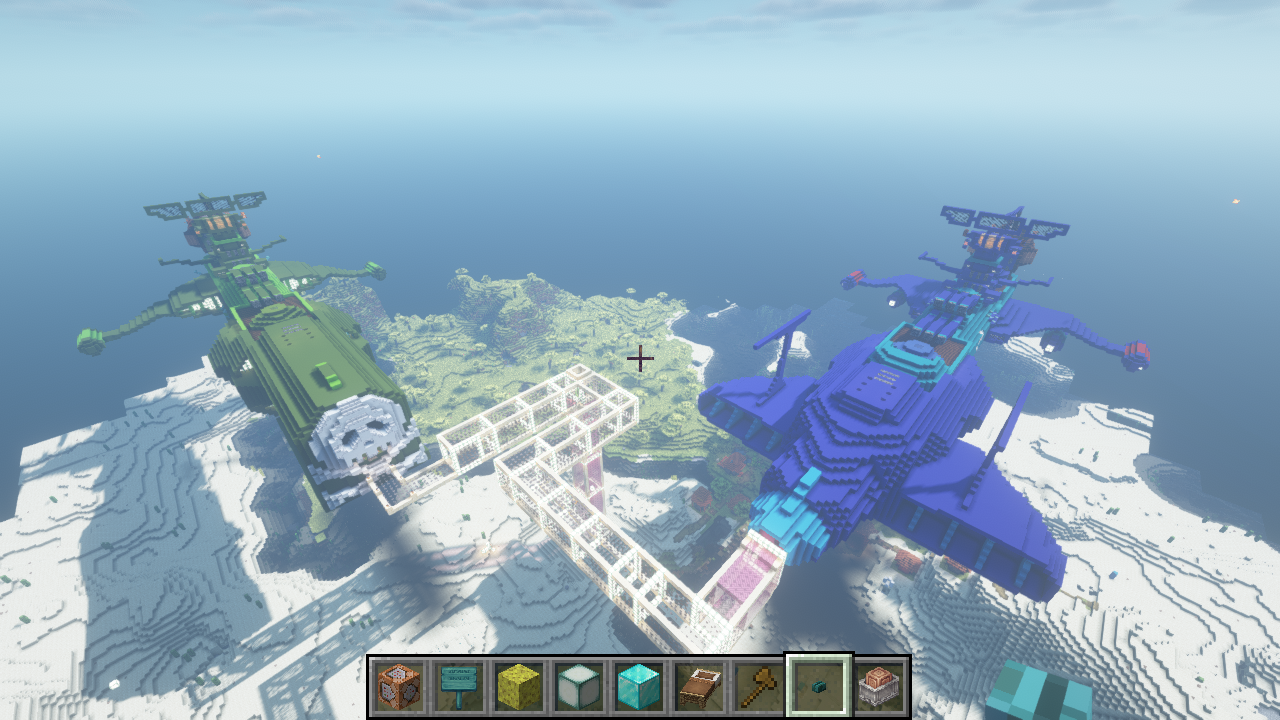Select the command block minecart slot

pyautogui.click(x=878, y=686)
